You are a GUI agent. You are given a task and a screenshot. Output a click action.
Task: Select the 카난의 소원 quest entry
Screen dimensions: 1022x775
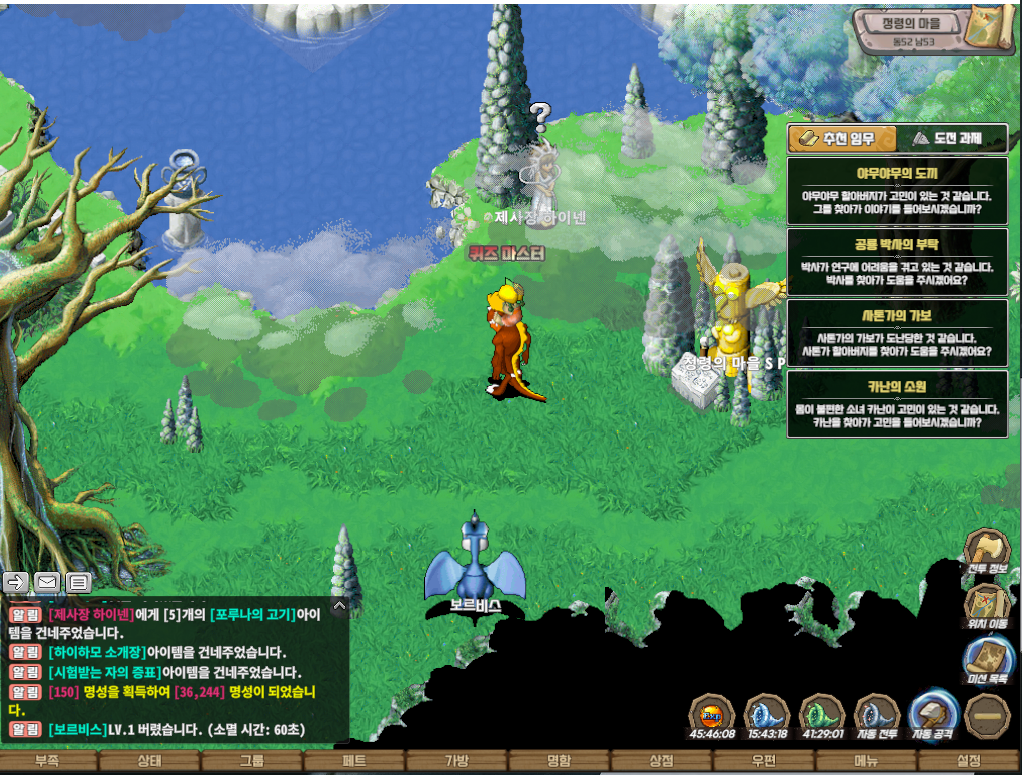pos(897,403)
